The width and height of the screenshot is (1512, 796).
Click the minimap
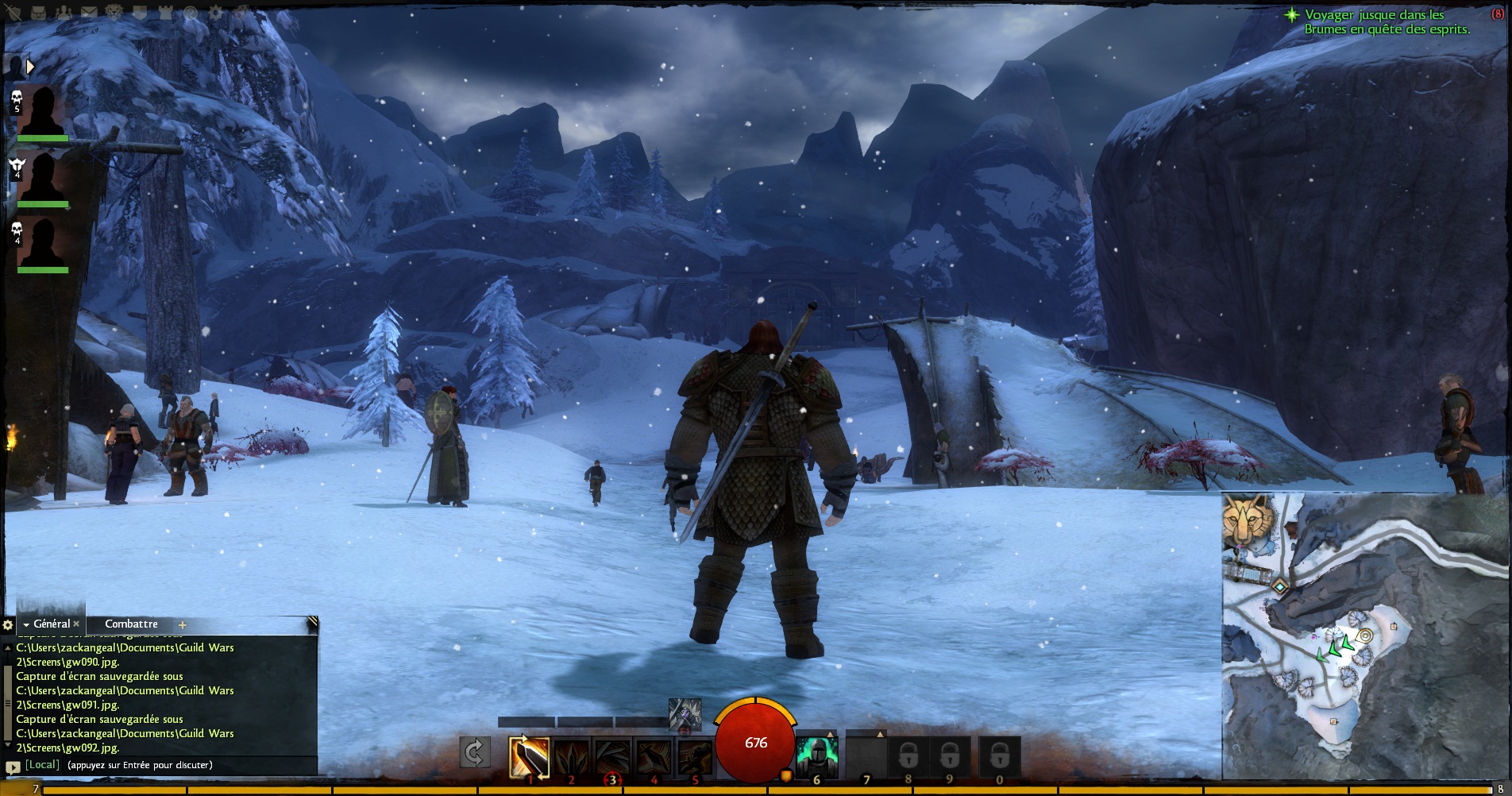(x=1364, y=634)
